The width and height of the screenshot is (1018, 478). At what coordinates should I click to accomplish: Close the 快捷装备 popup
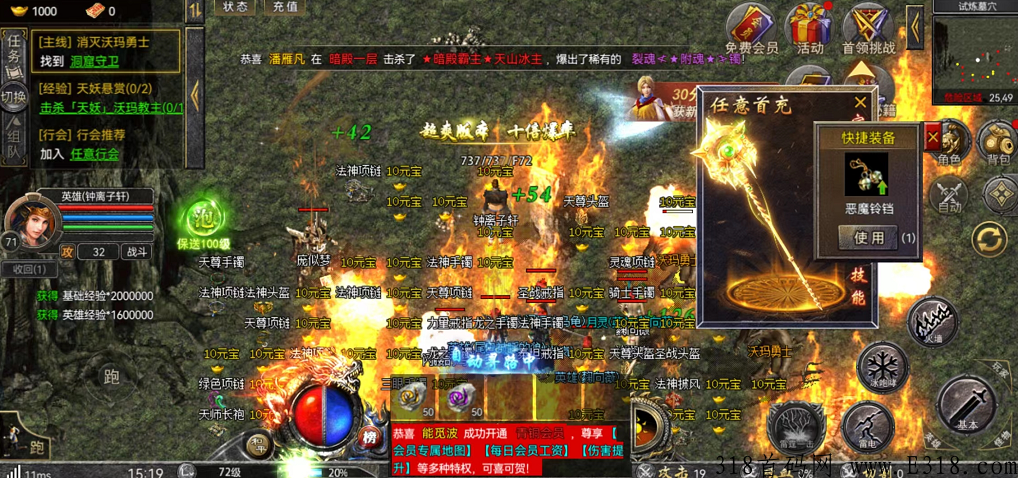(933, 136)
